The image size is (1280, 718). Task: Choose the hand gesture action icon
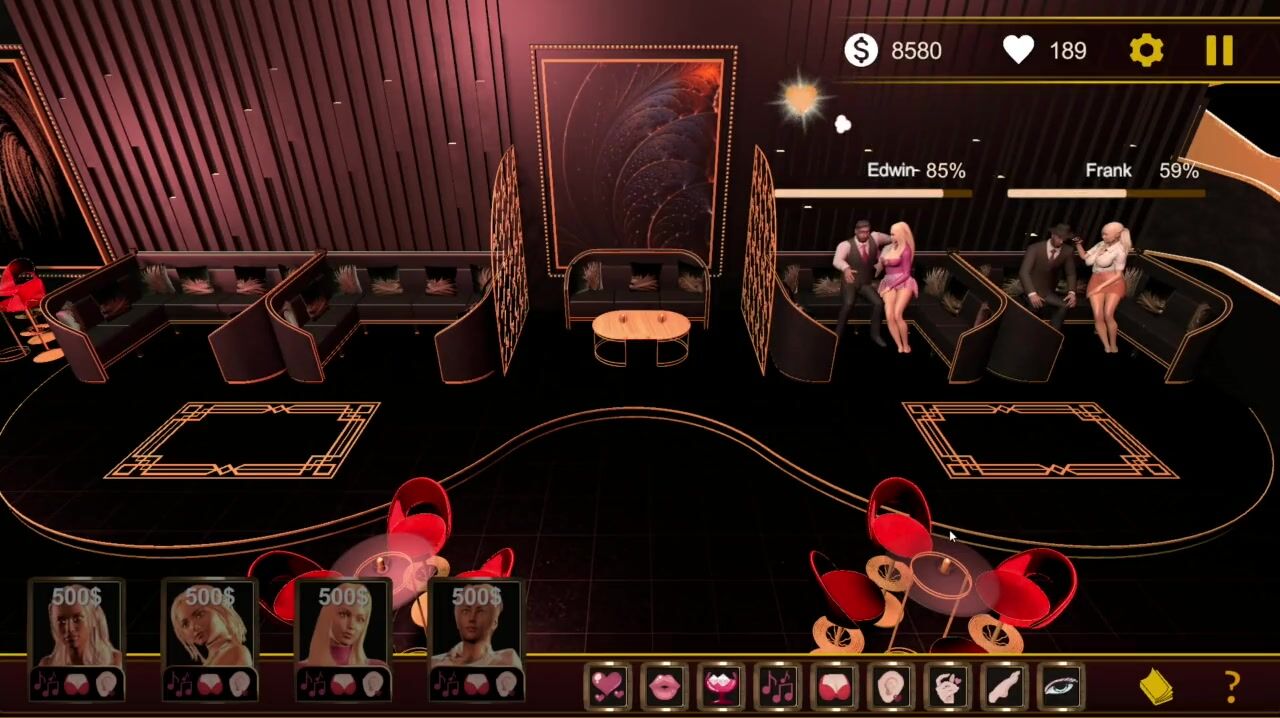948,686
